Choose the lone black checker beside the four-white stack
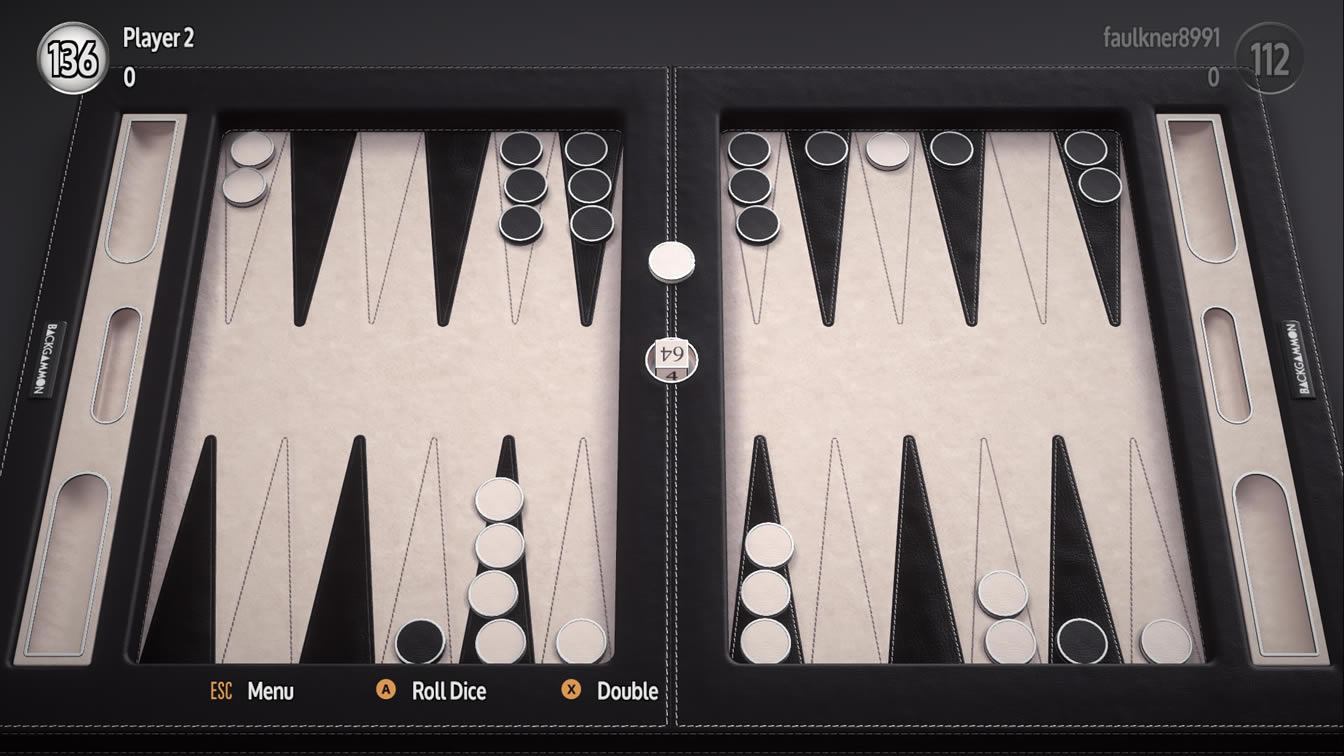1344x756 pixels. [420, 641]
